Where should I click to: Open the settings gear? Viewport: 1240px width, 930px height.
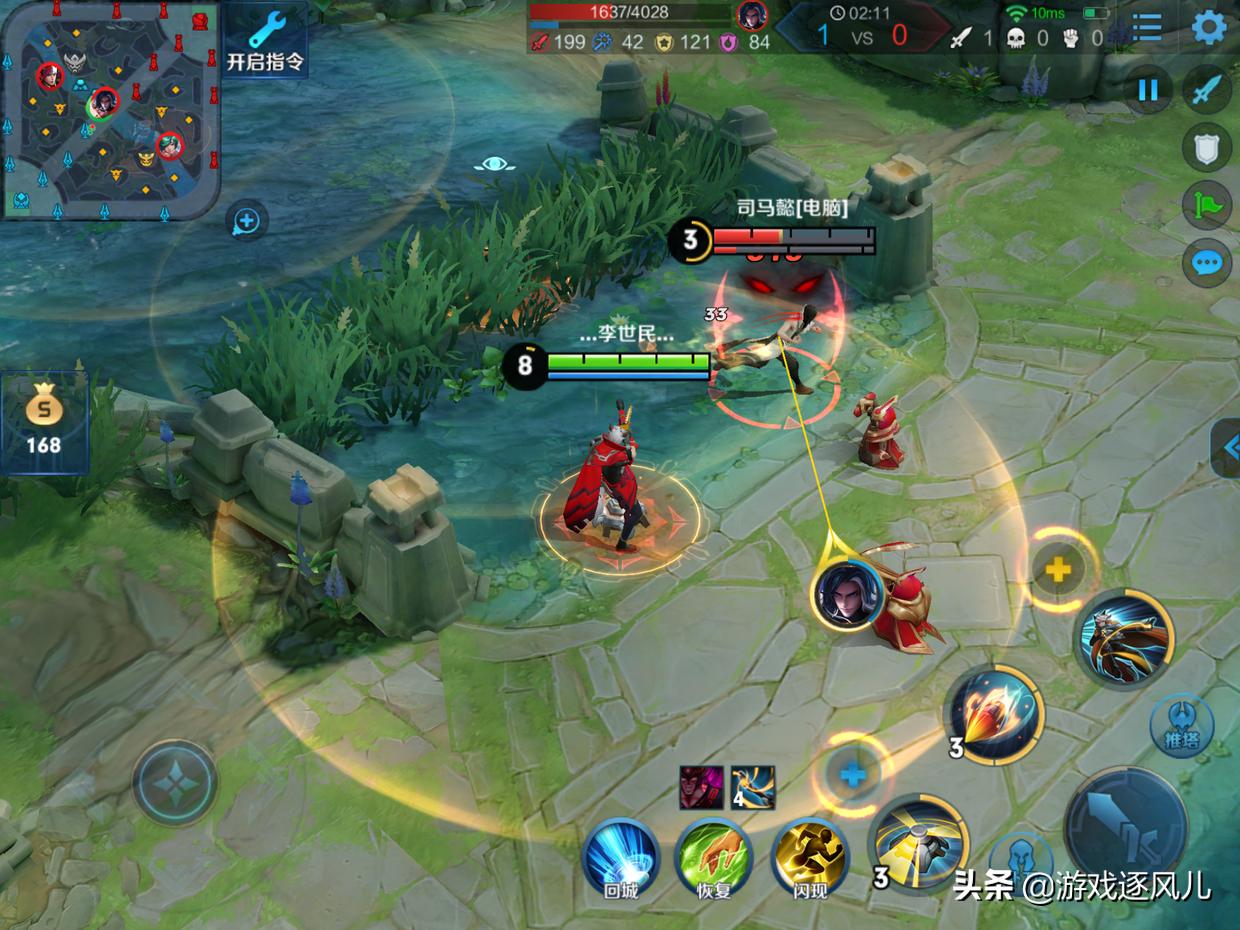point(1209,28)
